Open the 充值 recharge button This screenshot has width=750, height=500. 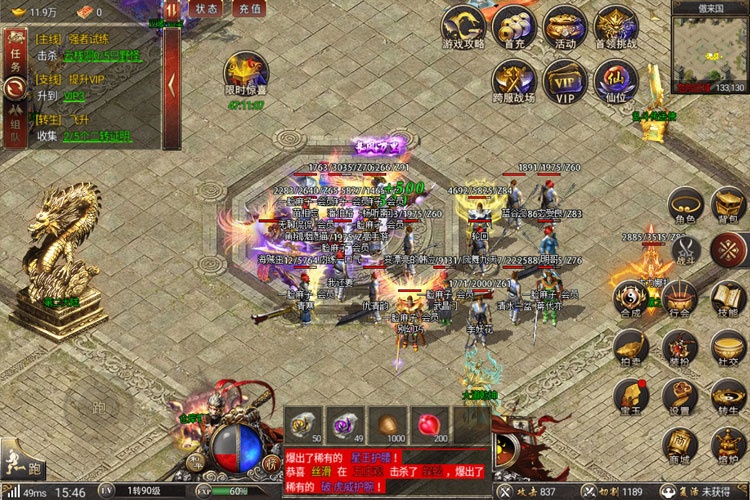(x=249, y=8)
